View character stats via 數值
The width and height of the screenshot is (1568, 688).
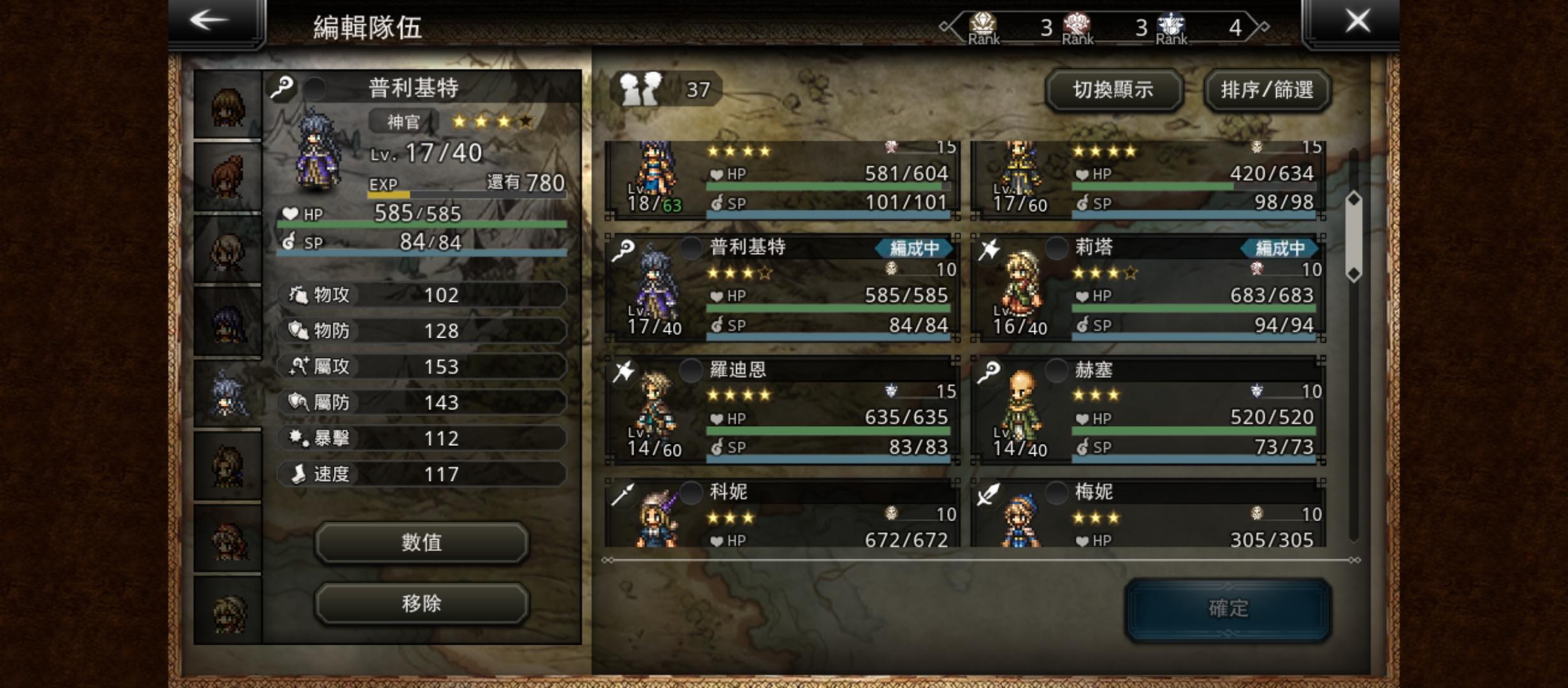(421, 542)
